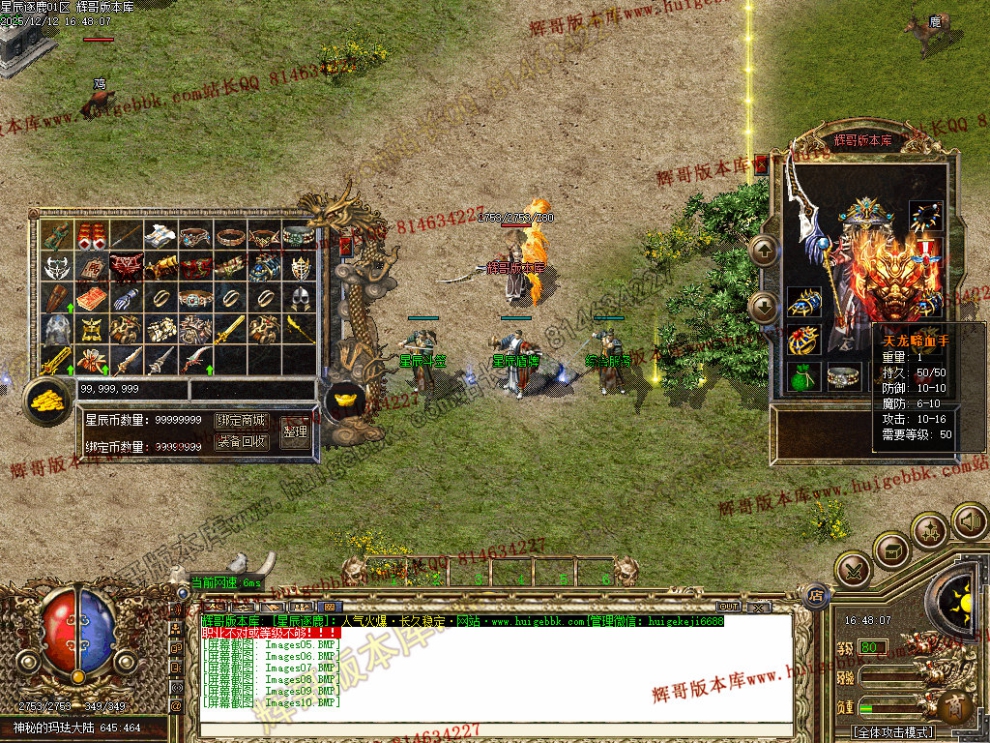This screenshot has width=990, height=743.
Task: Open the 店 shop button above chat
Action: point(816,593)
